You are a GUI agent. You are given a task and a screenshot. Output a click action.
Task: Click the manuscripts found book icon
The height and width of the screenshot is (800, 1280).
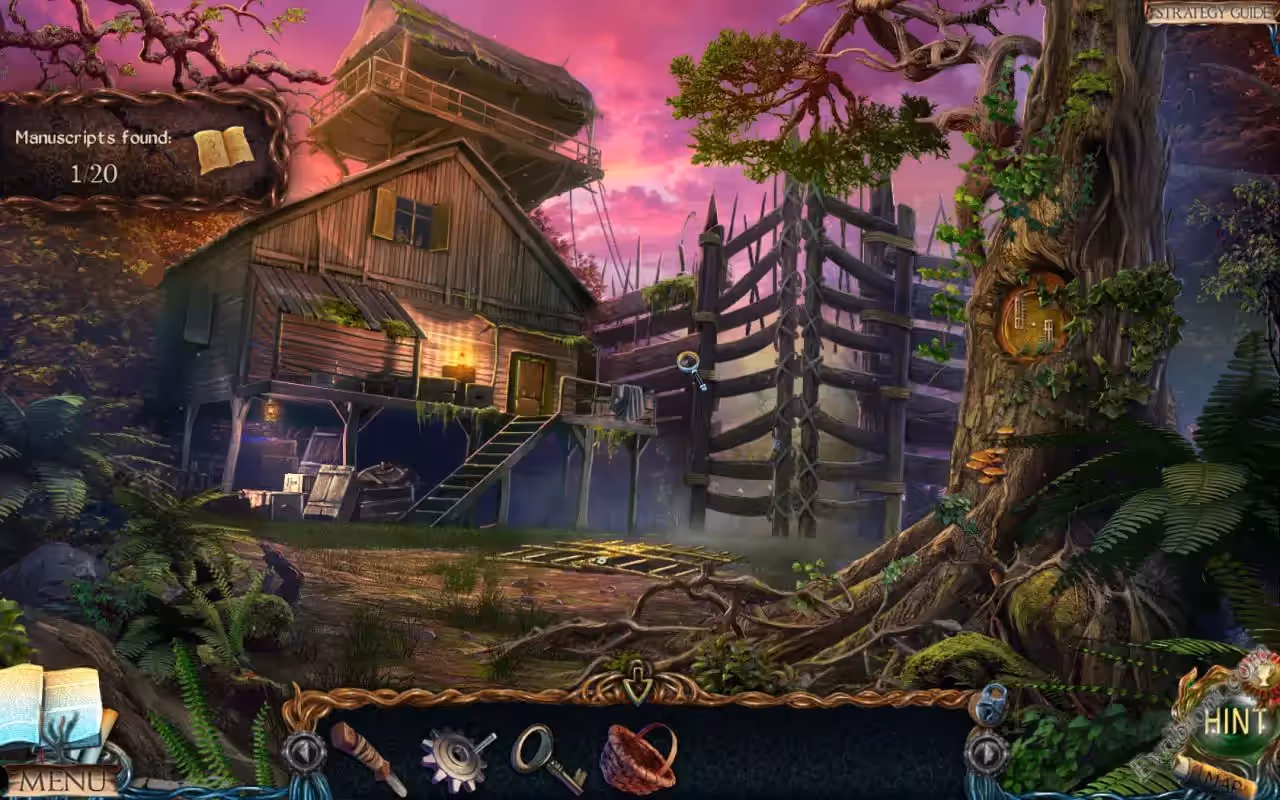[x=223, y=150]
